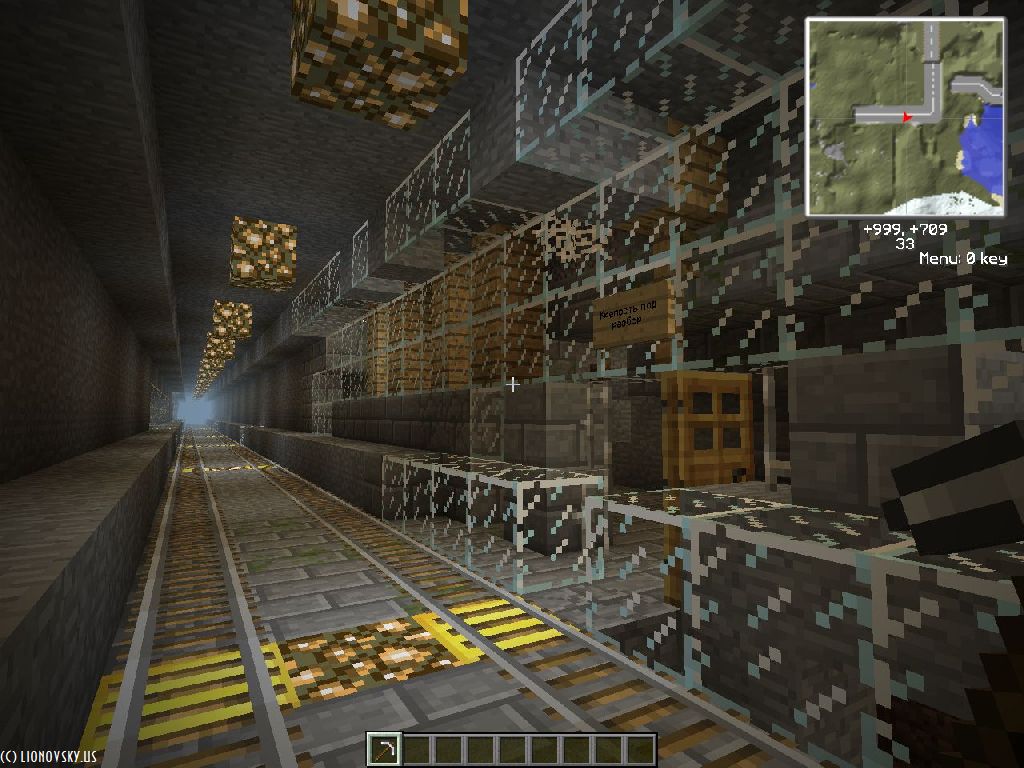Click the red player arrow on the minimap
The image size is (1024, 768).
point(907,117)
